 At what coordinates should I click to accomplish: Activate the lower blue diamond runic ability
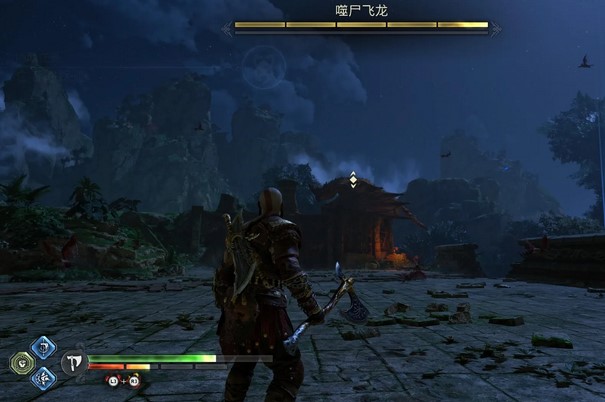coord(43,378)
